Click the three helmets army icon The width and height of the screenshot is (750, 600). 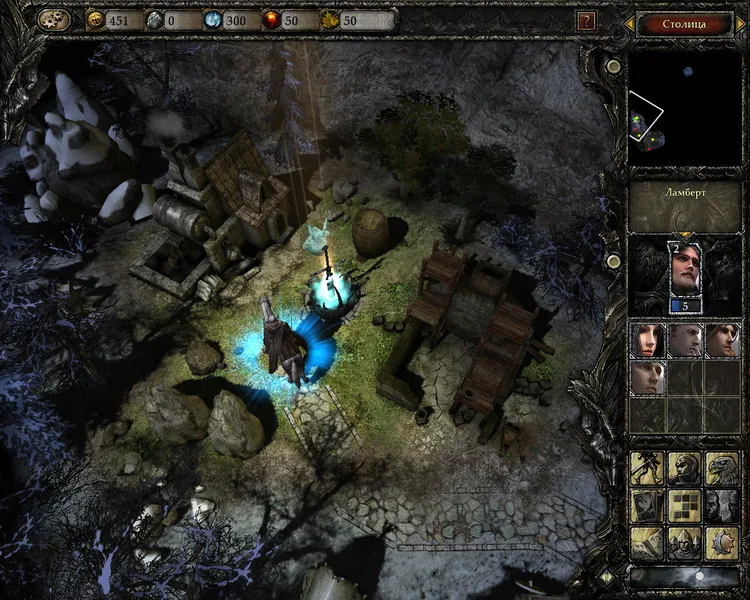tap(684, 542)
